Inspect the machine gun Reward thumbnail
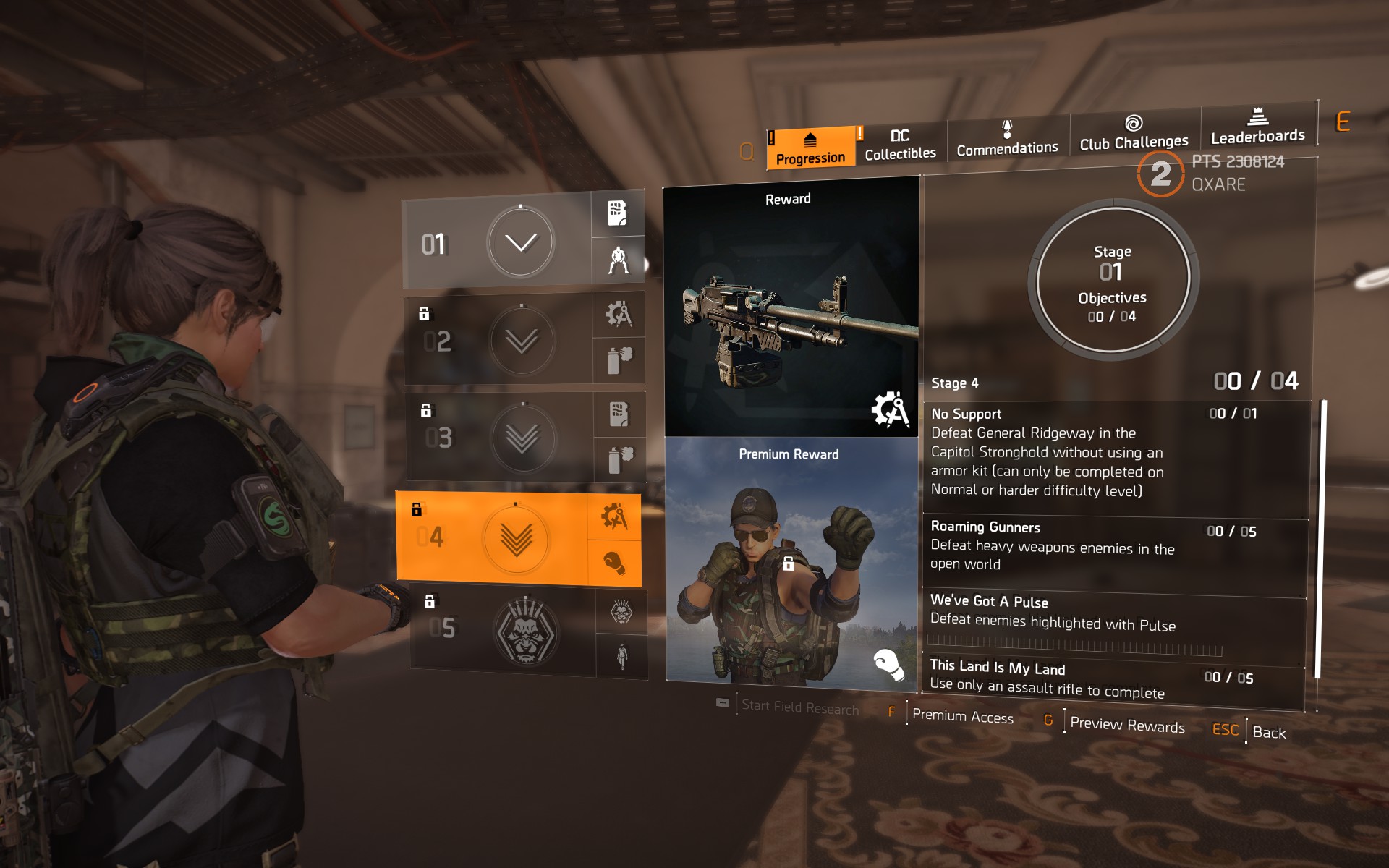 pos(791,309)
